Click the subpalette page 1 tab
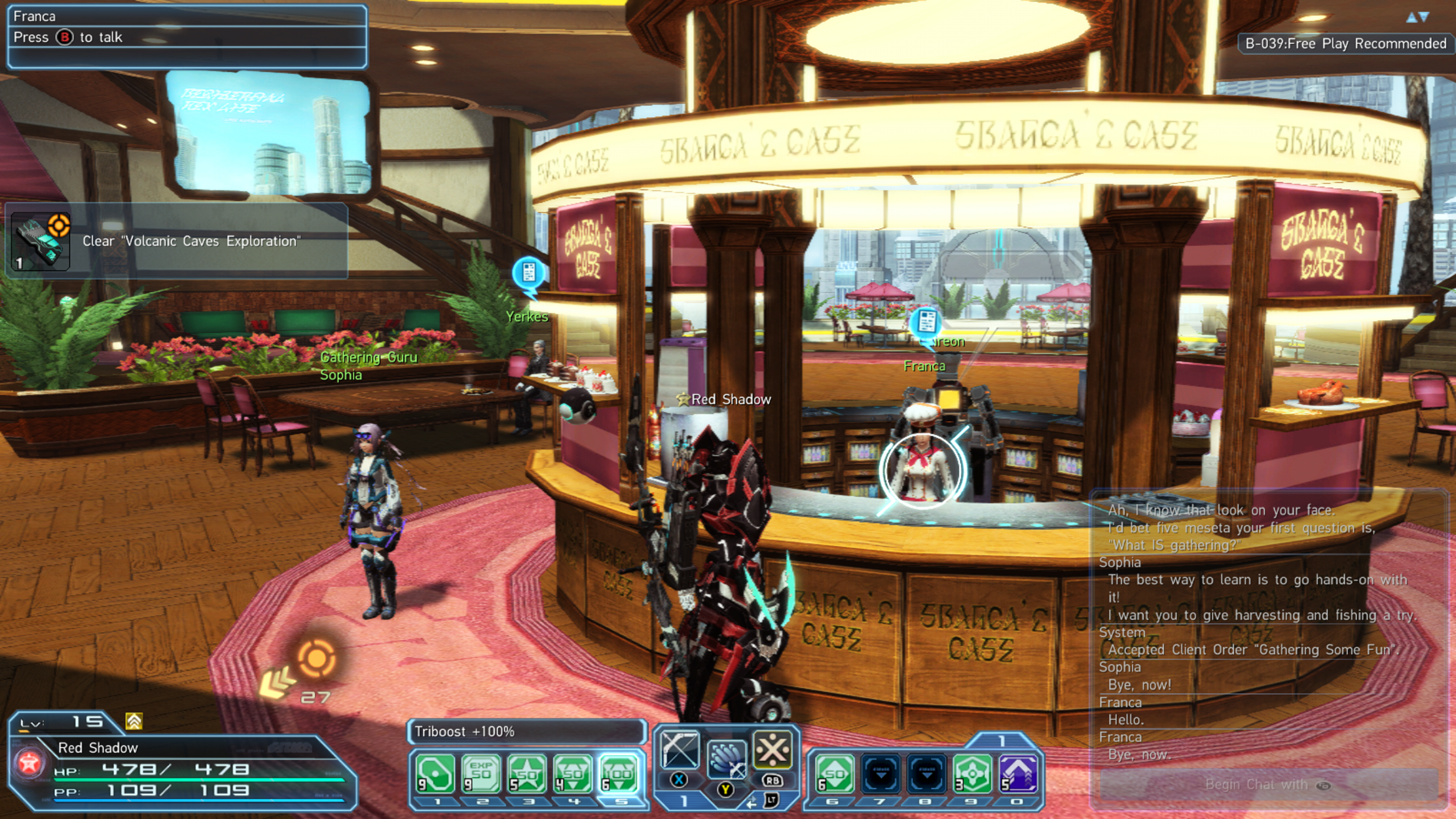The height and width of the screenshot is (819, 1456). click(1001, 740)
